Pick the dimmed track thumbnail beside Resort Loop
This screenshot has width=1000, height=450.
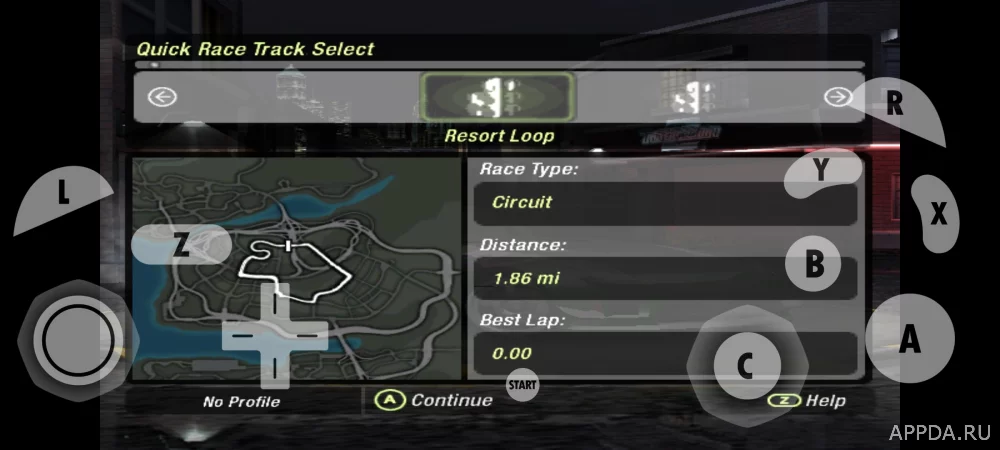click(686, 98)
